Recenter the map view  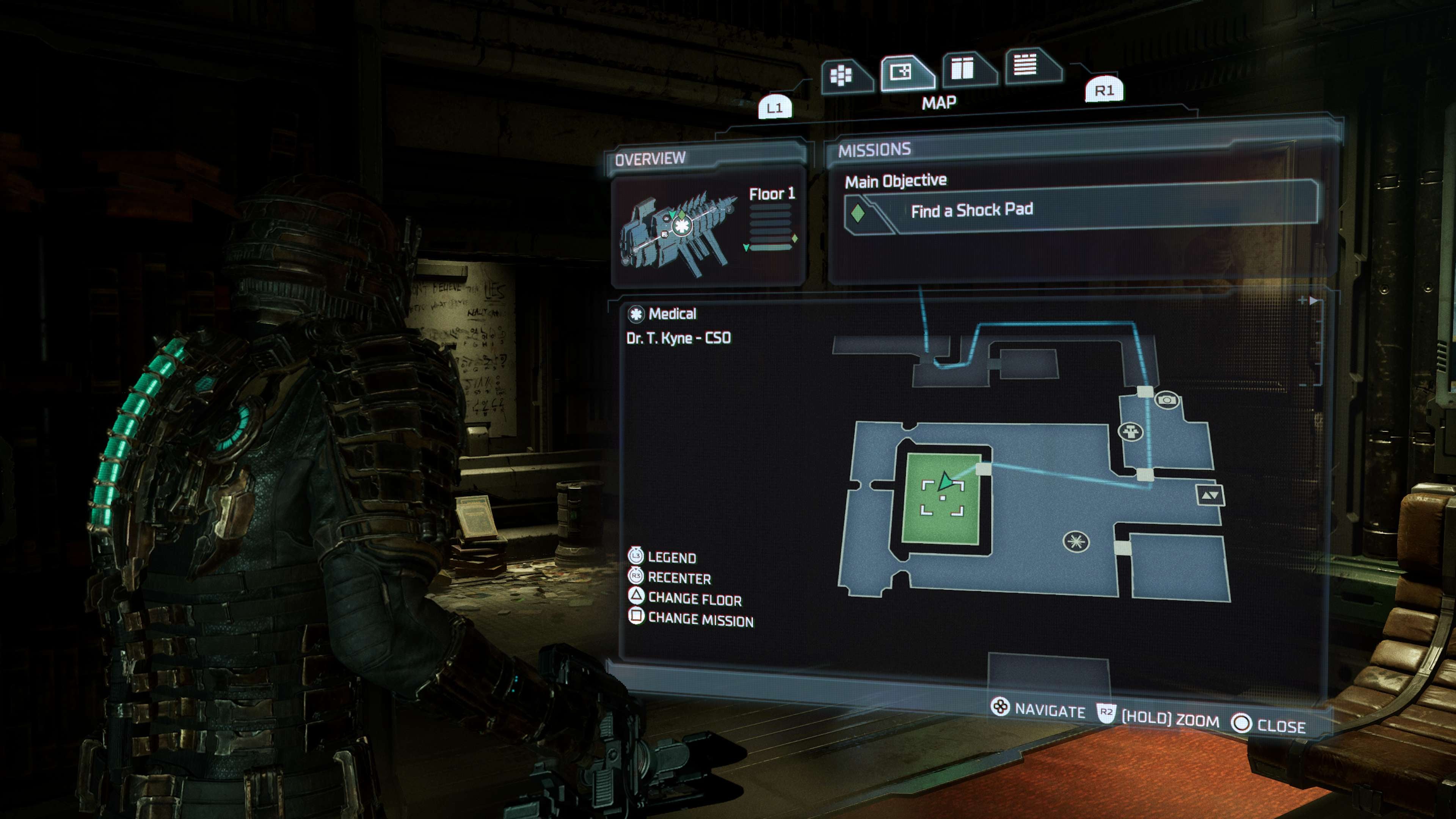[x=679, y=577]
